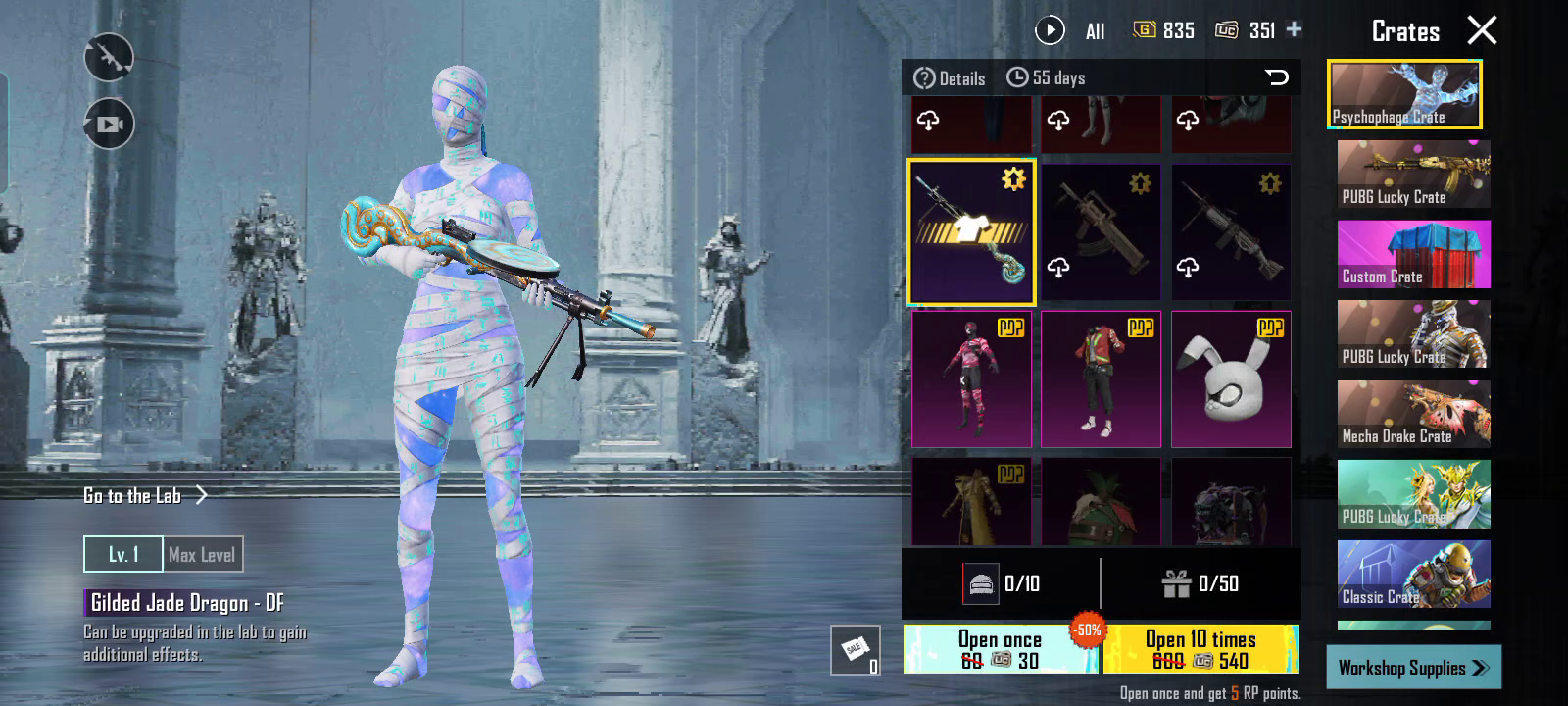The height and width of the screenshot is (706, 1568).
Task: Open Workshop Supplies
Action: tap(1412, 668)
